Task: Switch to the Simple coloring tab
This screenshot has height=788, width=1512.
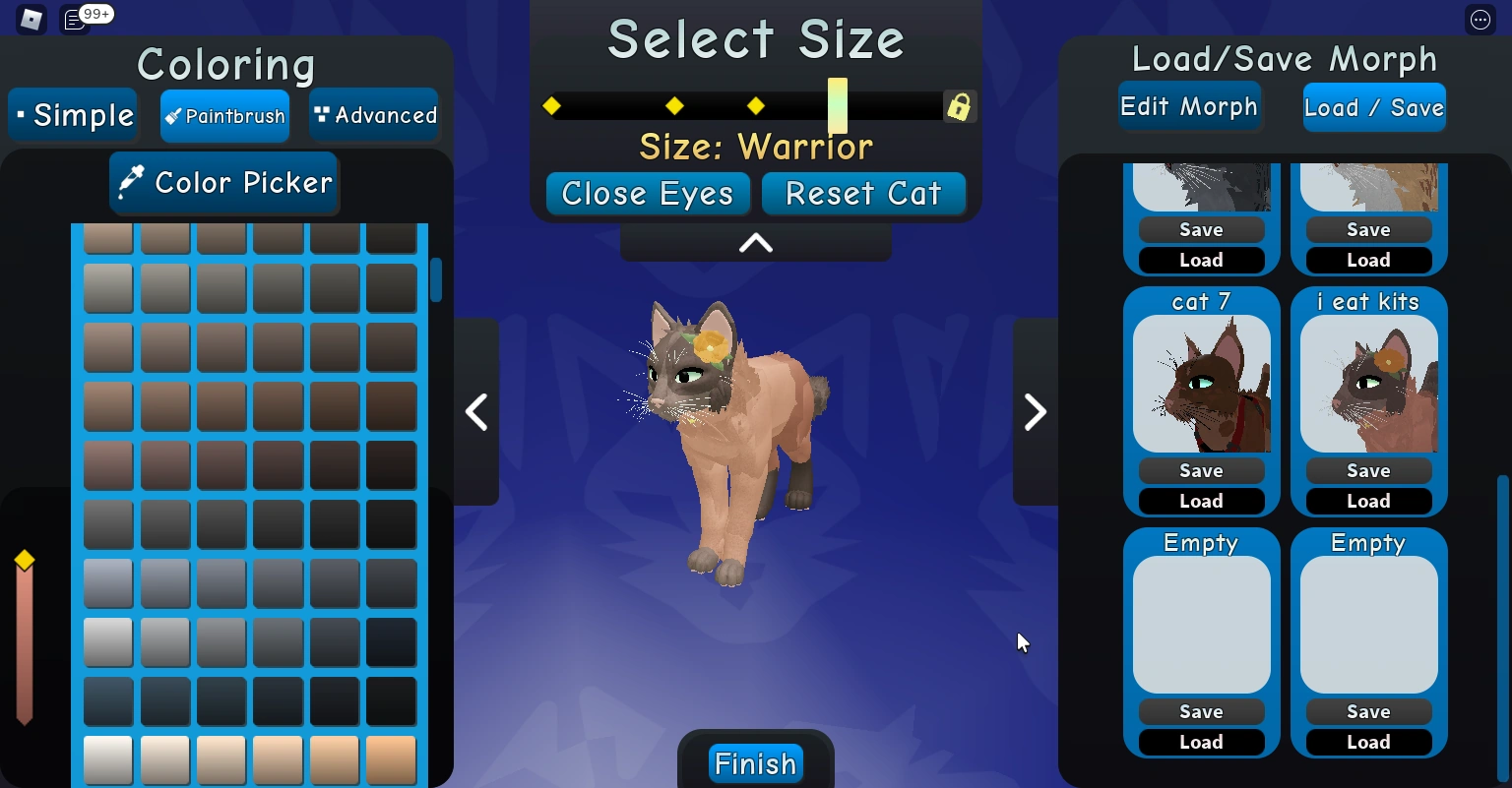Action: click(73, 115)
